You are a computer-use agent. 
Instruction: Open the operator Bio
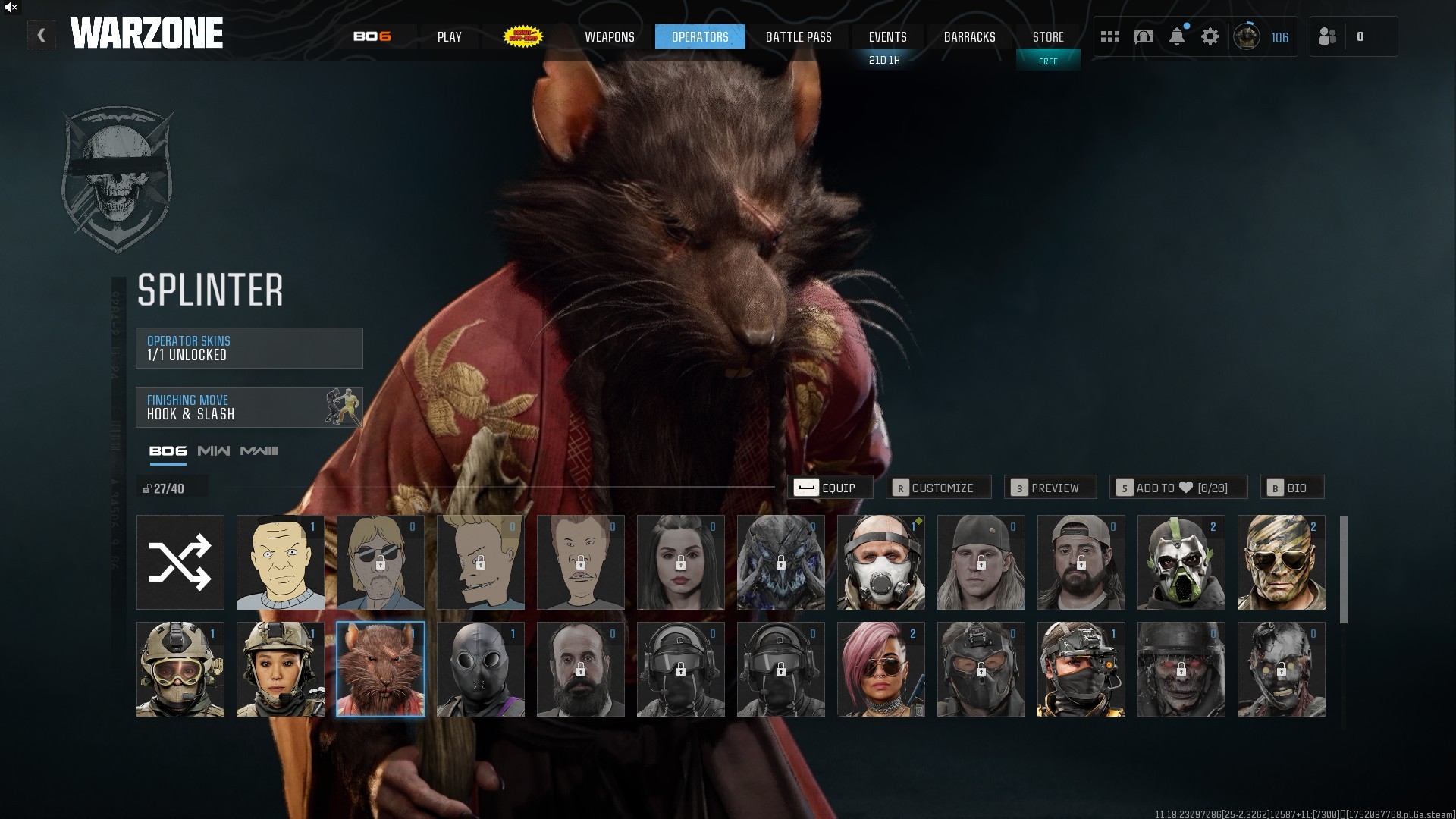[1292, 488]
